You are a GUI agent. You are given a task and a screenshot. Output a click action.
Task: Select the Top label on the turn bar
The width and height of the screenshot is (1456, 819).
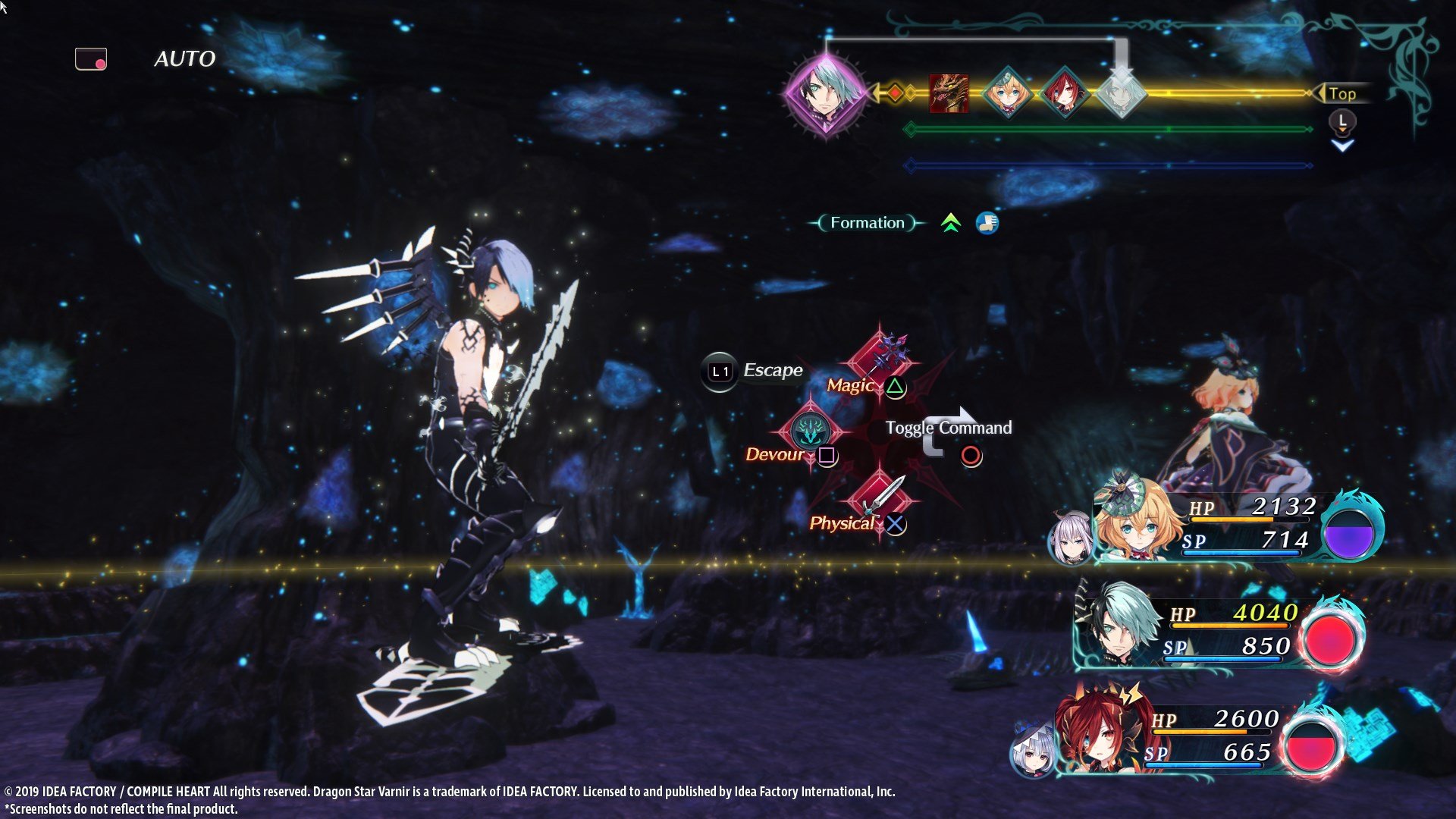(x=1343, y=94)
